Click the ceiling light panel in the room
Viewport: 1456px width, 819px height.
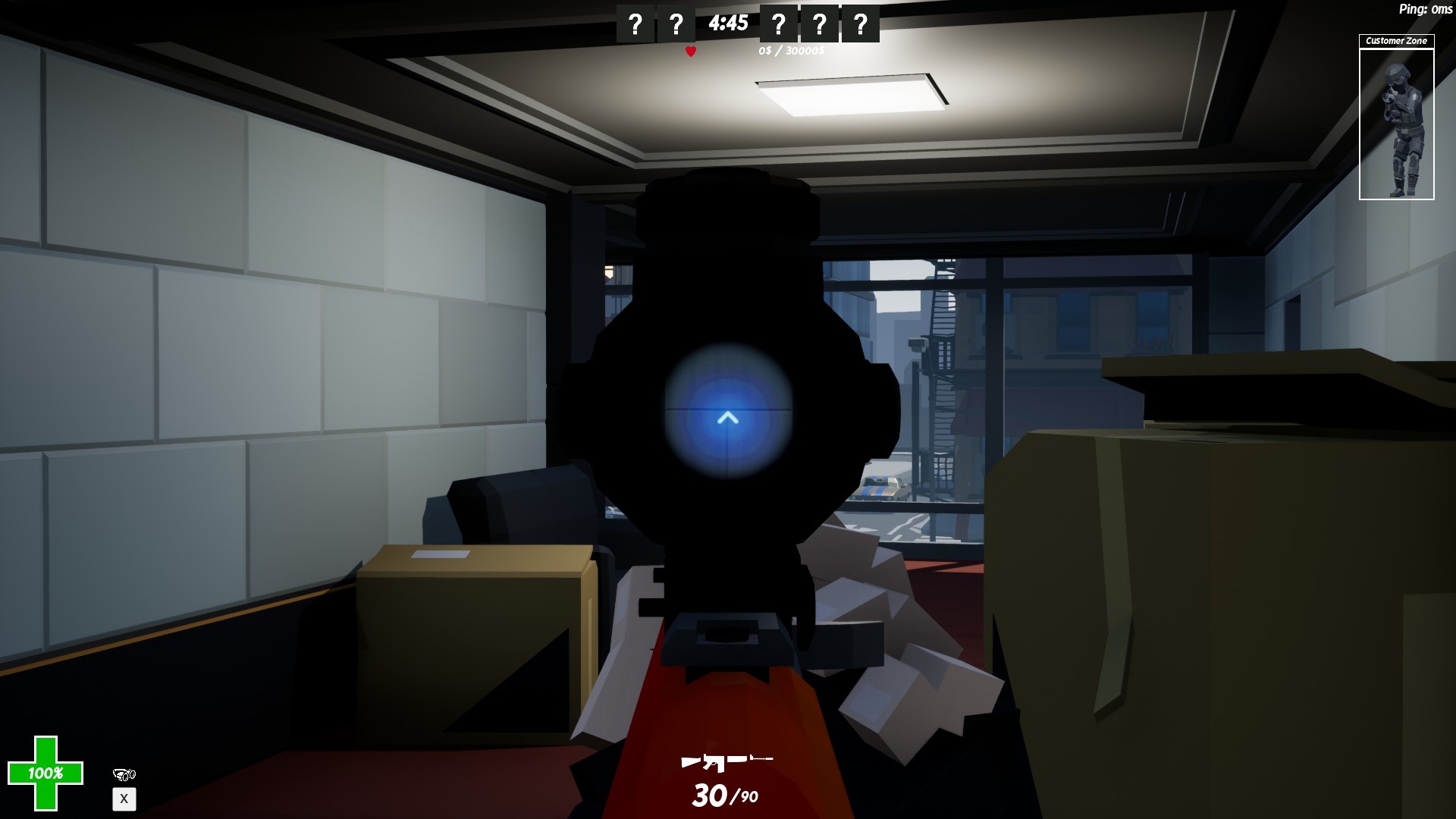[x=851, y=95]
